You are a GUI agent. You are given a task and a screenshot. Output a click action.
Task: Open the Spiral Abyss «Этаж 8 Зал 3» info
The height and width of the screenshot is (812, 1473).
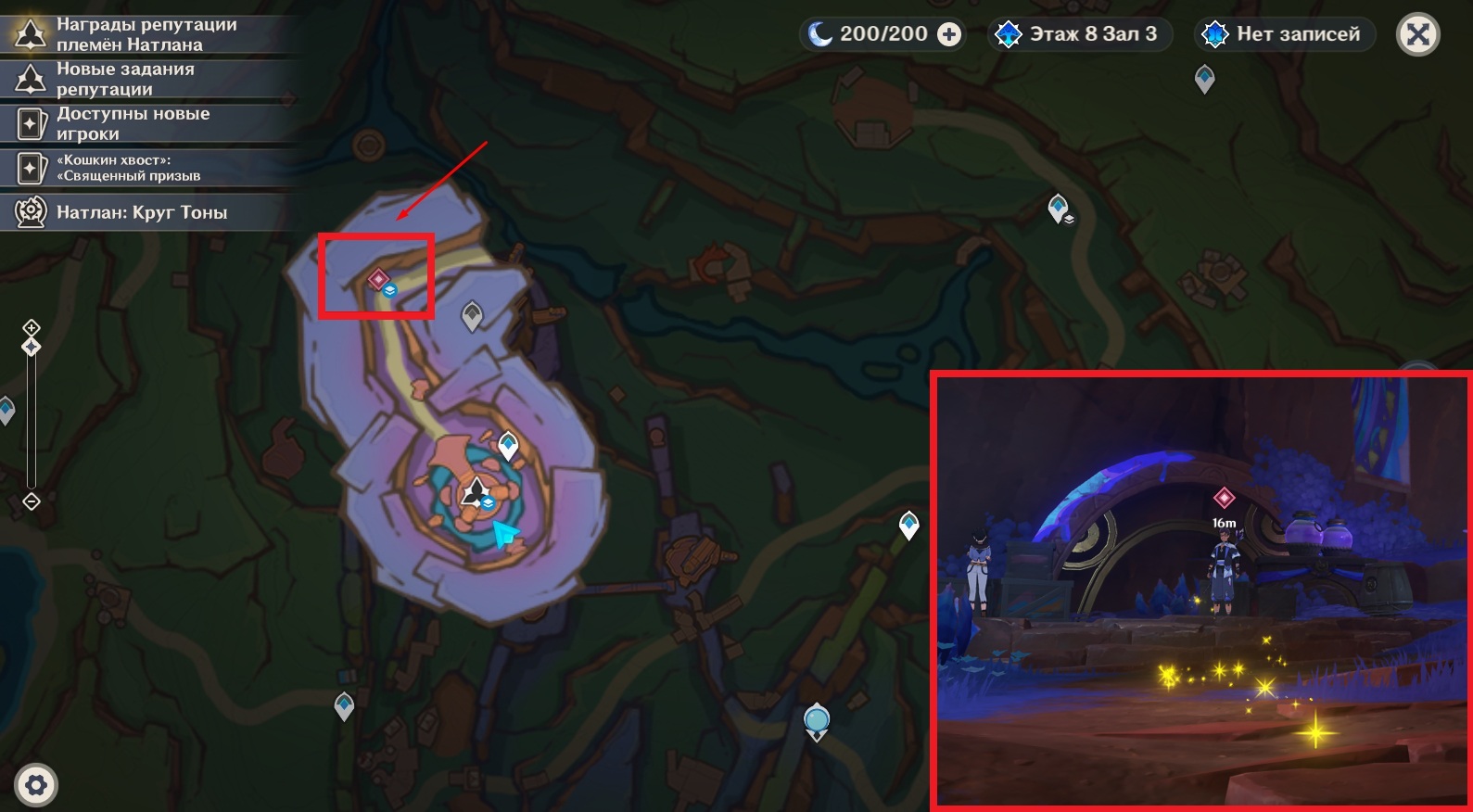pos(1079,34)
